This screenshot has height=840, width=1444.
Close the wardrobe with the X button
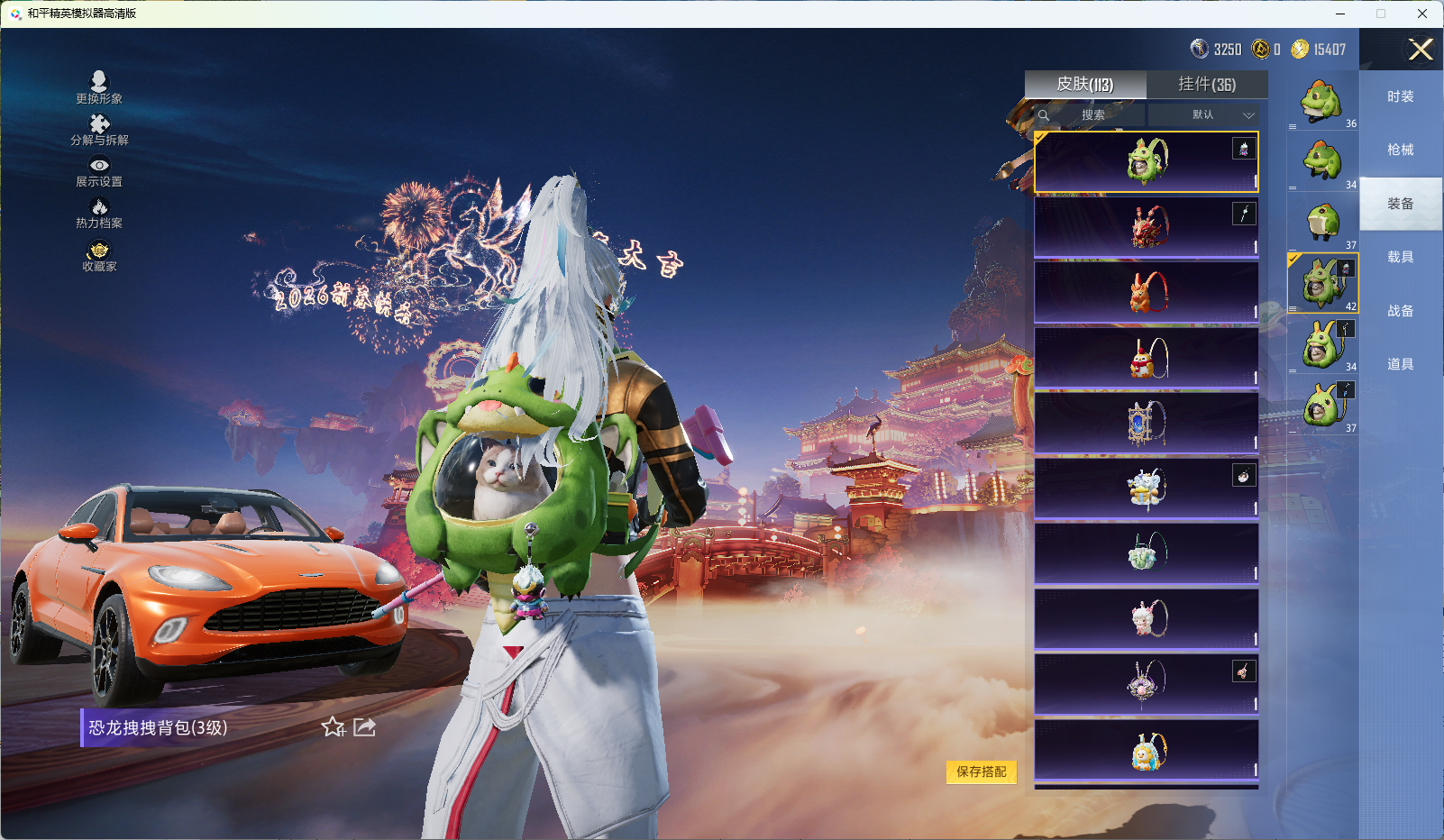[x=1421, y=50]
